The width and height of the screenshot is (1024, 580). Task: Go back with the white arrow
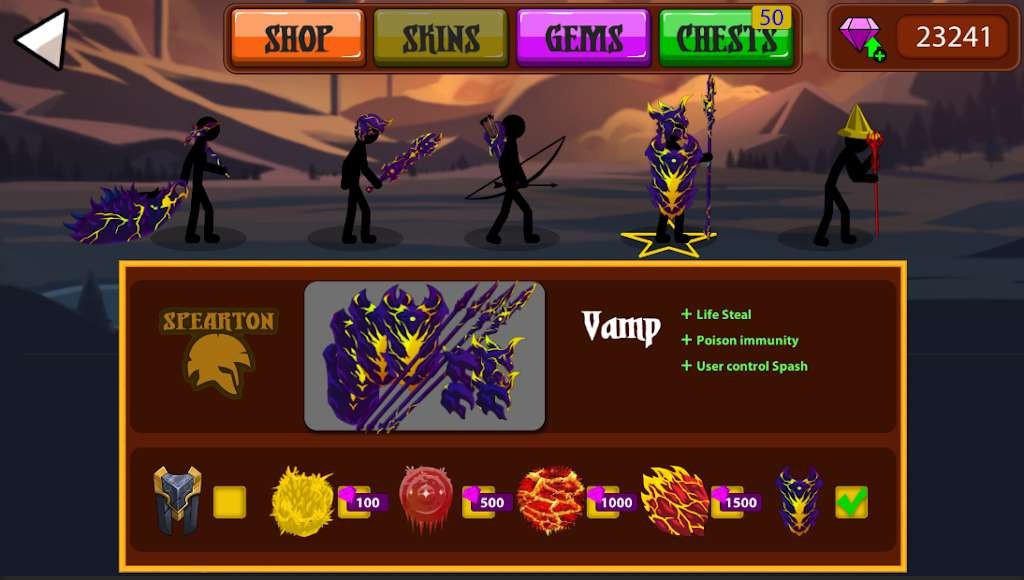pyautogui.click(x=42, y=39)
